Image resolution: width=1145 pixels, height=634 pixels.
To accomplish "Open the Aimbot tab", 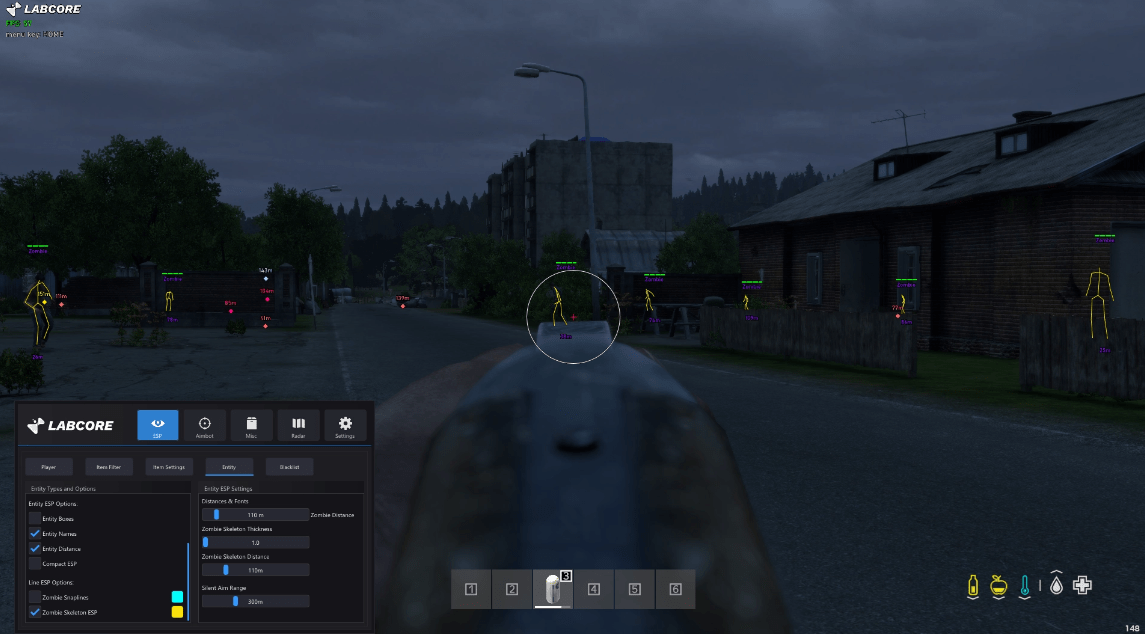I will 205,425.
